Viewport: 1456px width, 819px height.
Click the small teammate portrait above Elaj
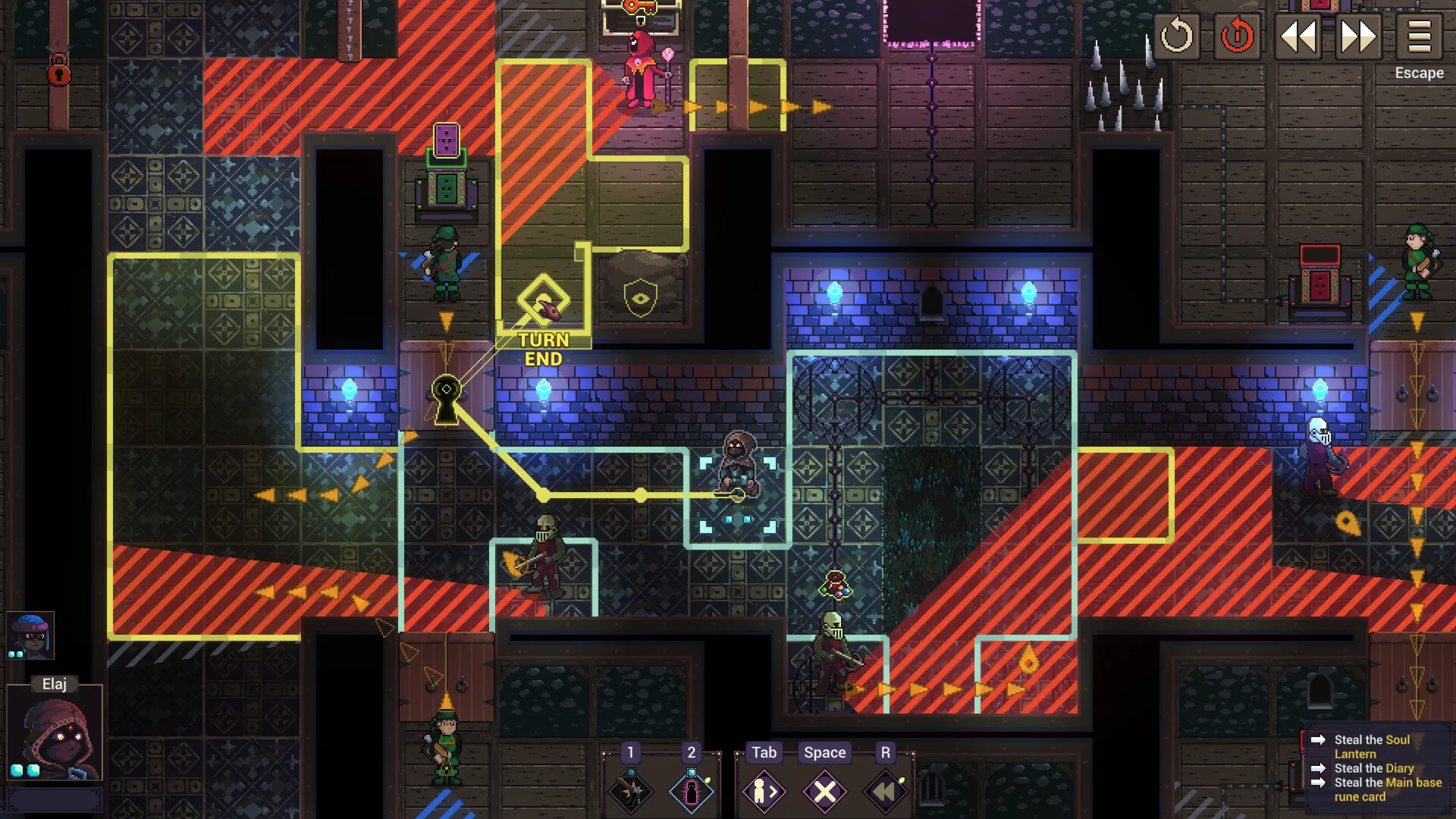29,635
